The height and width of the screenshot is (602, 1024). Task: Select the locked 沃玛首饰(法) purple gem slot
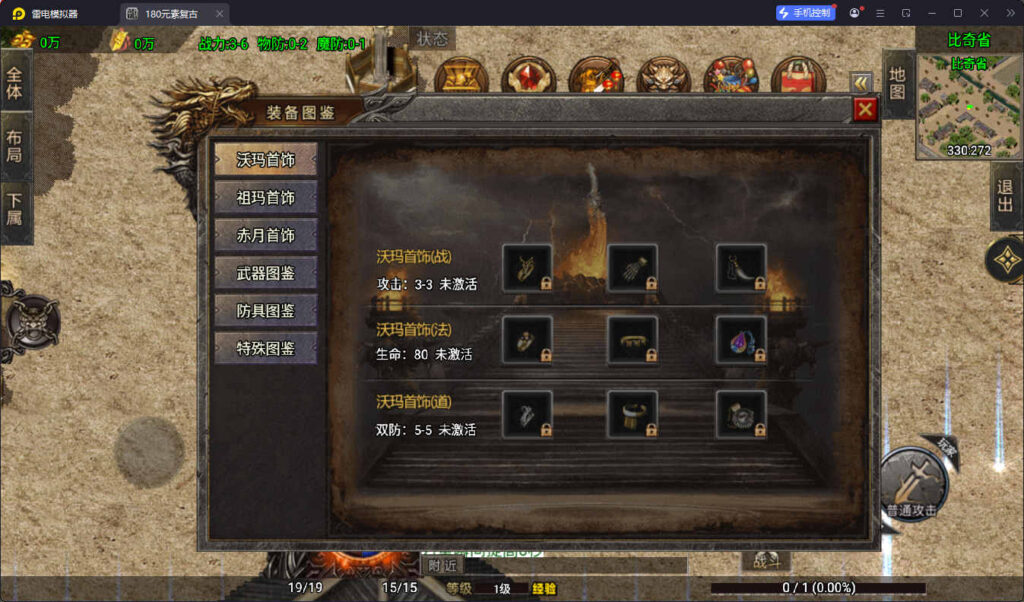point(741,341)
